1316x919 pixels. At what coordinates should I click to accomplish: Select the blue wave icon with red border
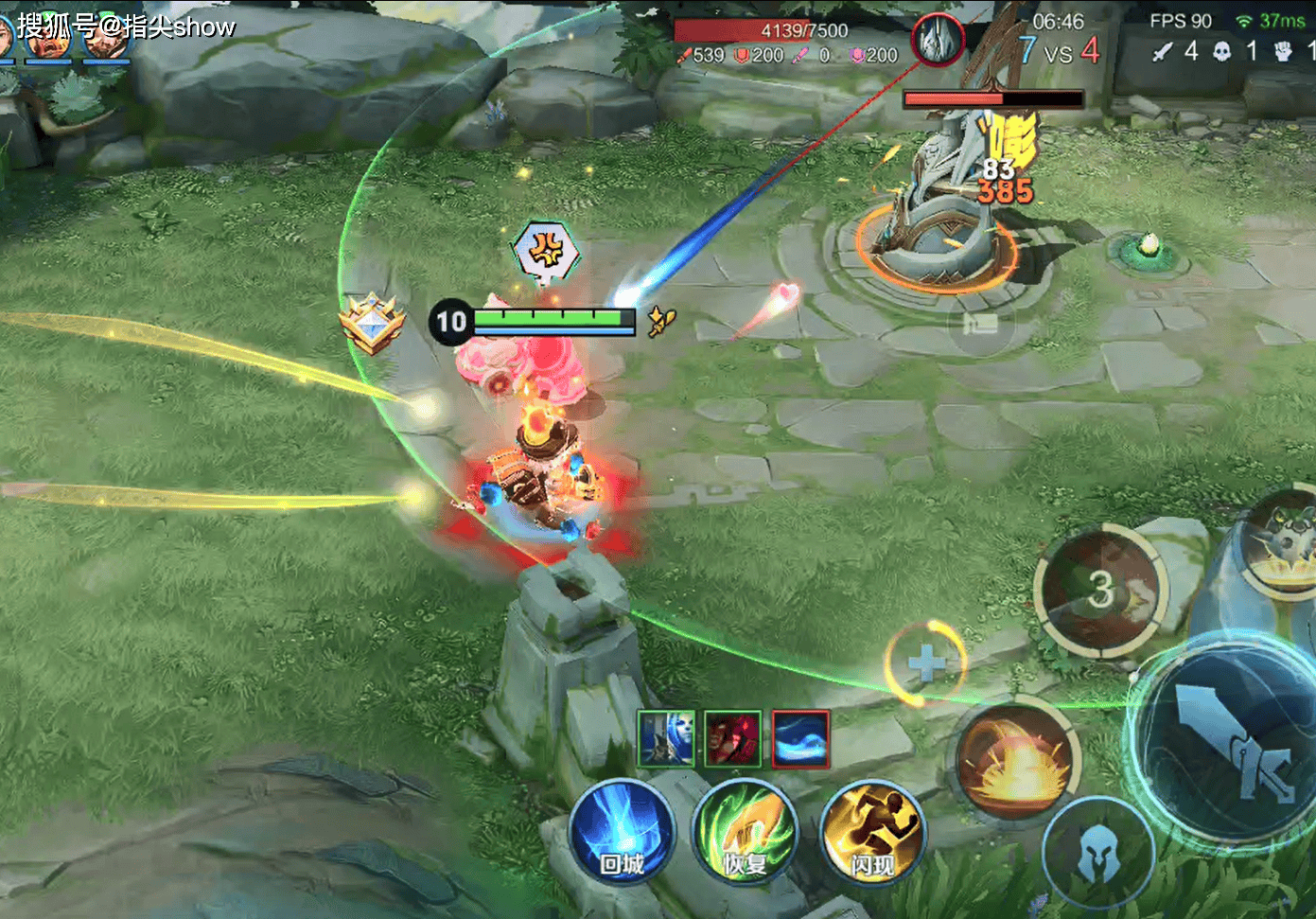coord(800,738)
